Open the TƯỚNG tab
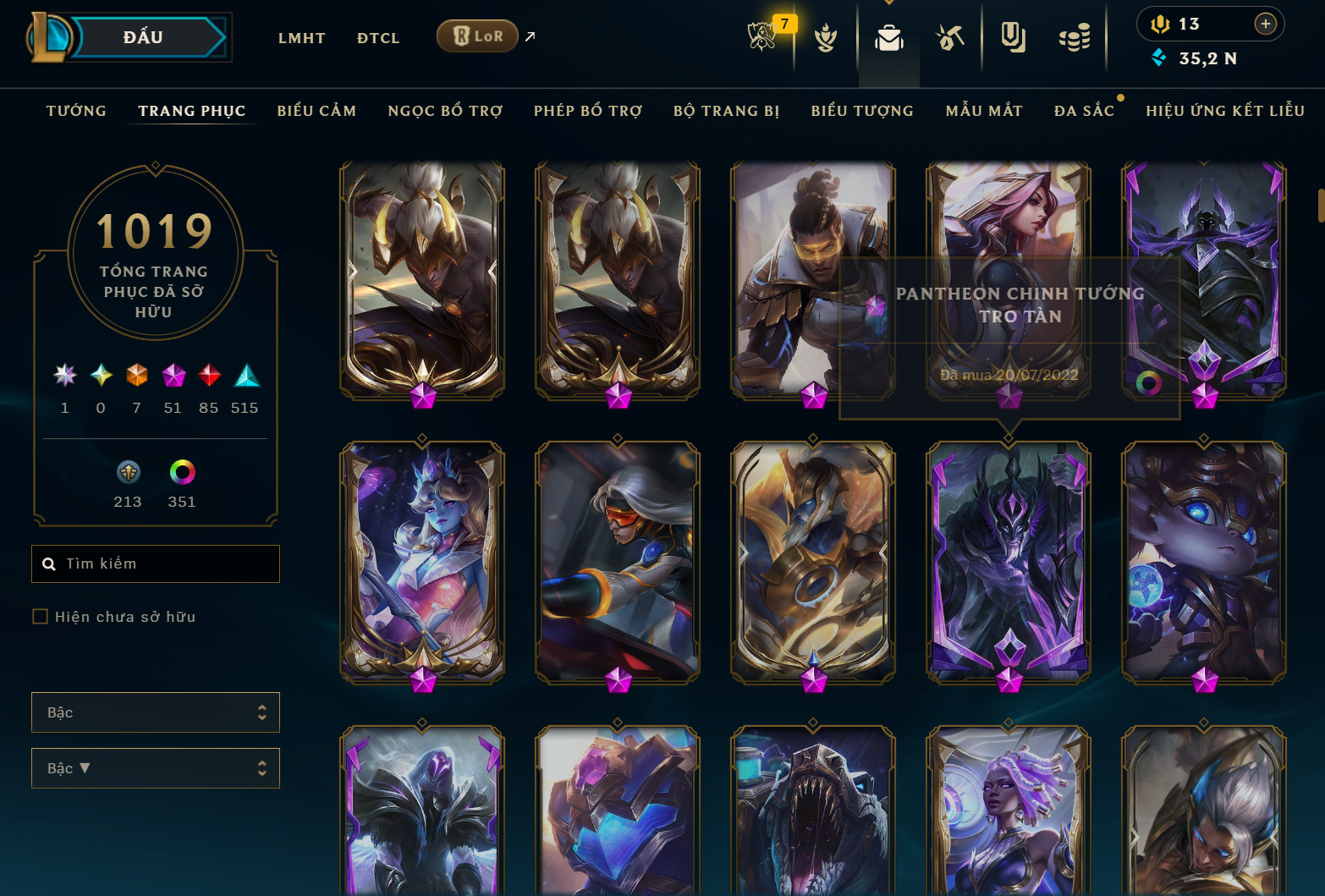This screenshot has width=1325, height=896. point(76,111)
